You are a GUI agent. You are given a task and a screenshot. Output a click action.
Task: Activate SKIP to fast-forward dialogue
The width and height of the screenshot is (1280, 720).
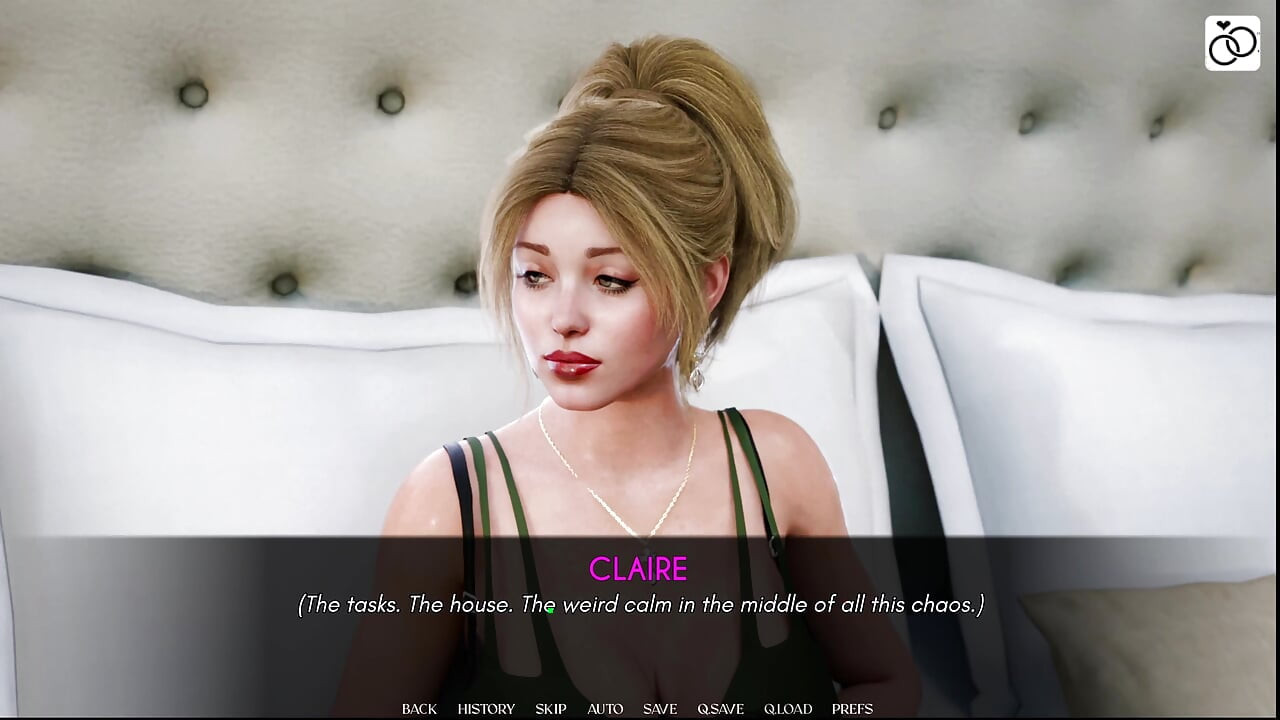click(551, 709)
